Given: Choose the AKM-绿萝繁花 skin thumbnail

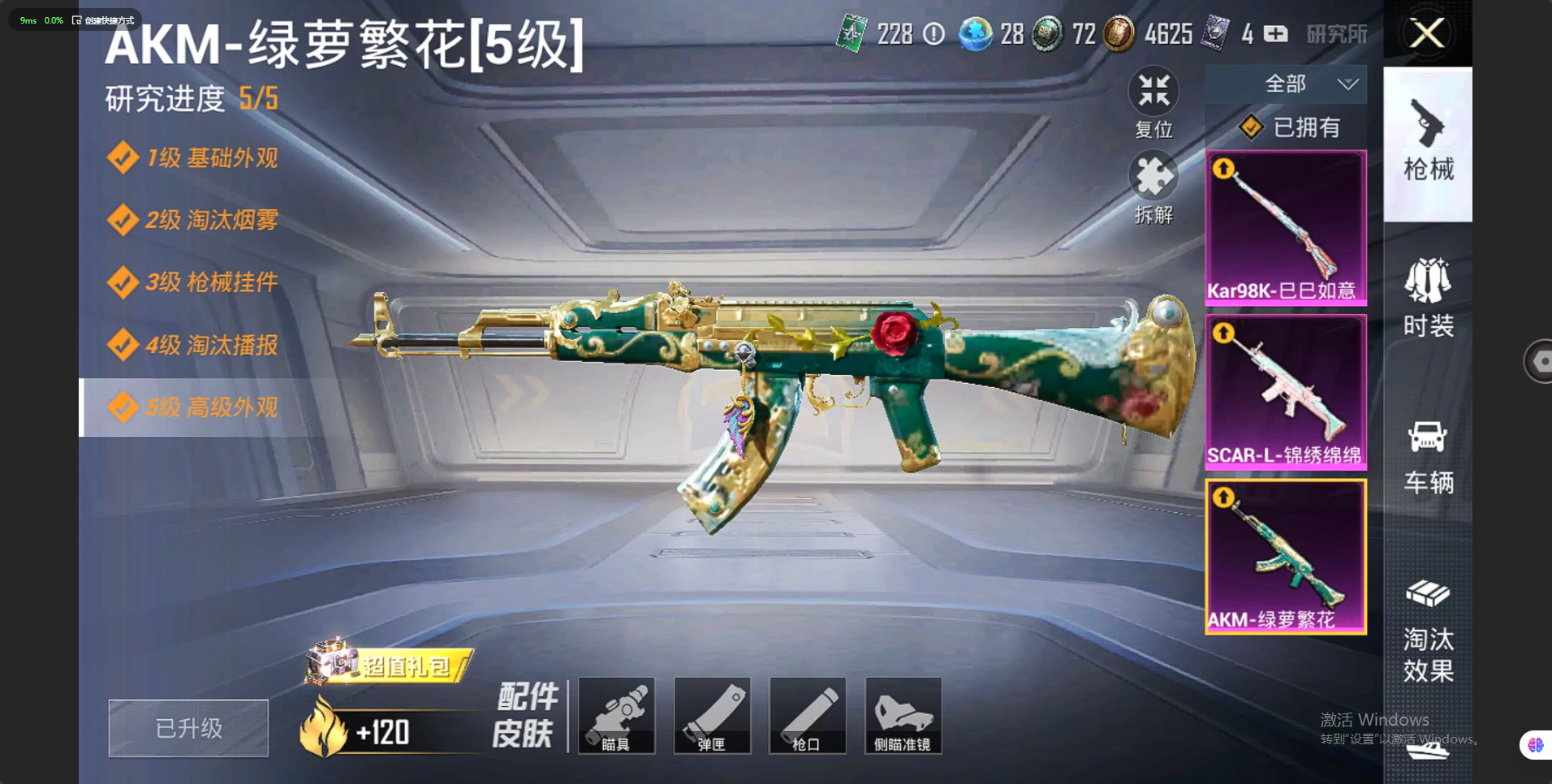Looking at the screenshot, I should (x=1286, y=557).
